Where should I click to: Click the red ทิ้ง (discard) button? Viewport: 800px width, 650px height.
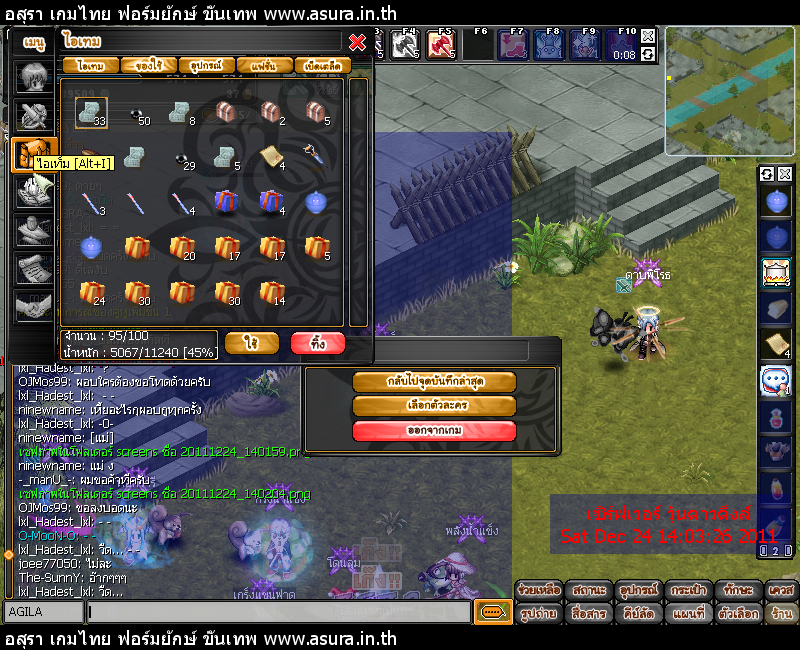pyautogui.click(x=318, y=343)
